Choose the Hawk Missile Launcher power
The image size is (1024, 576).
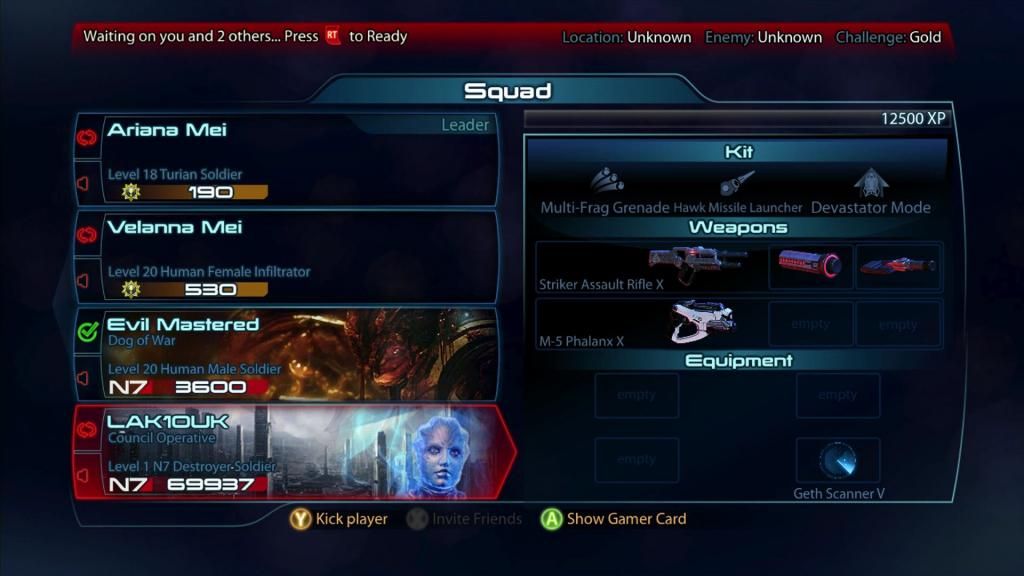738,194
